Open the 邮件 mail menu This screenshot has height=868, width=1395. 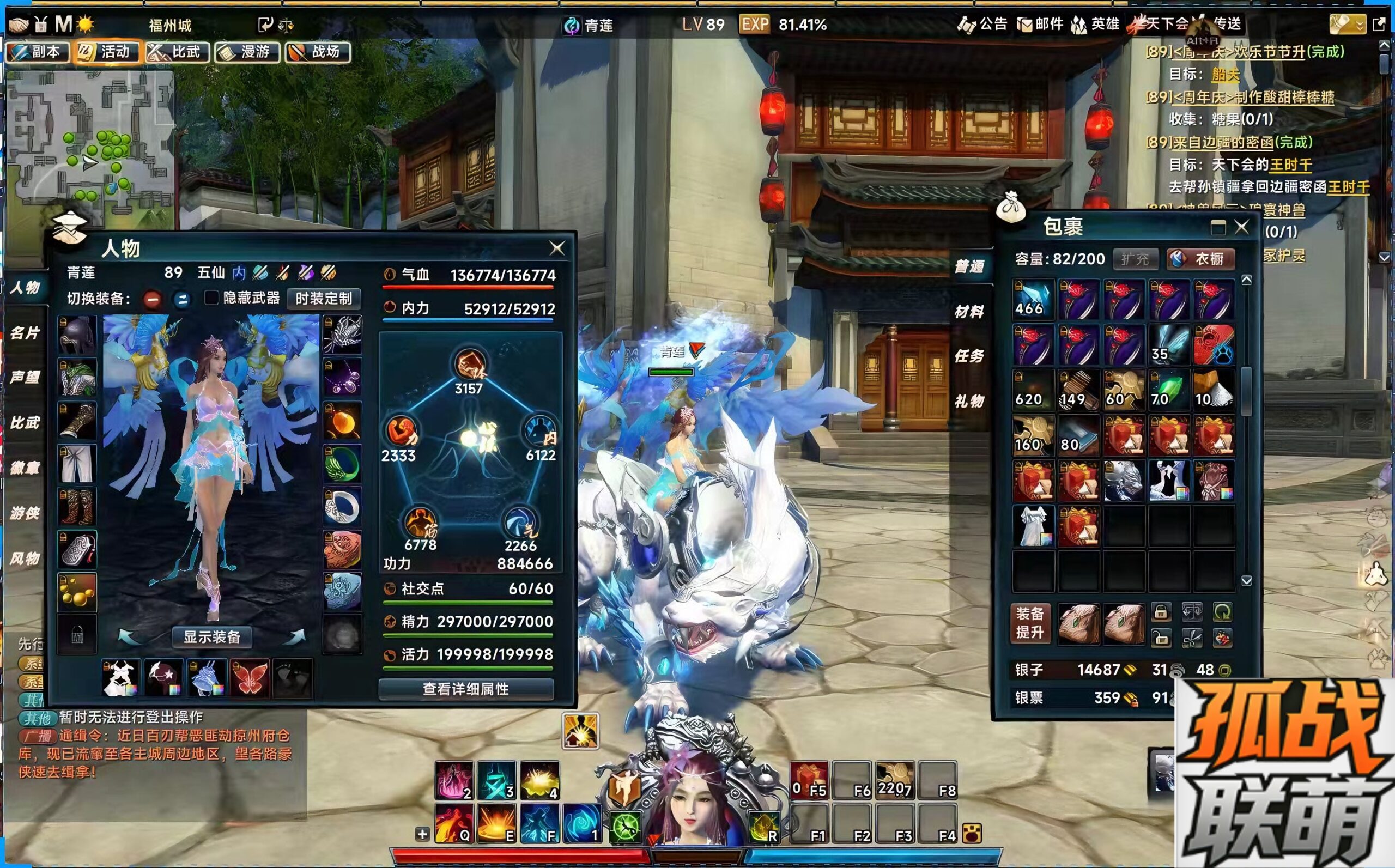(x=1040, y=24)
